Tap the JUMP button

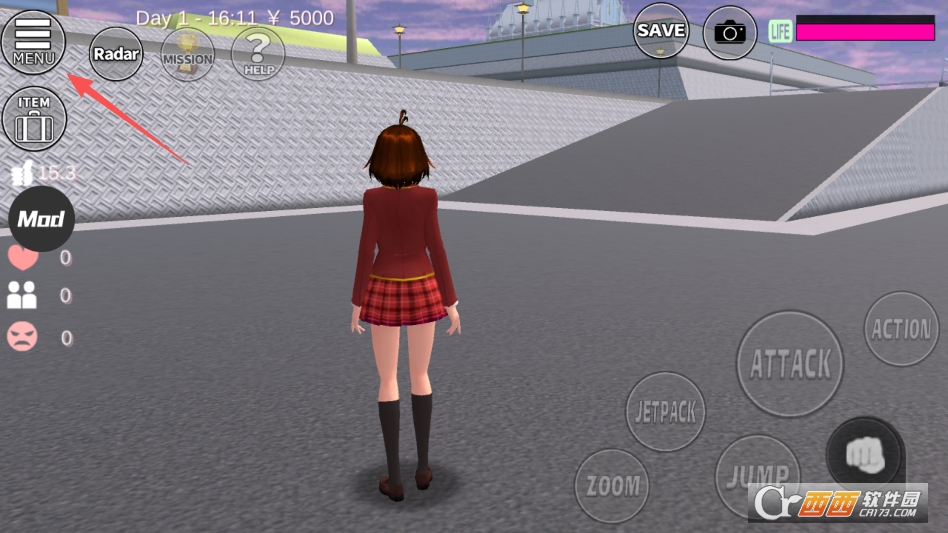pos(757,475)
